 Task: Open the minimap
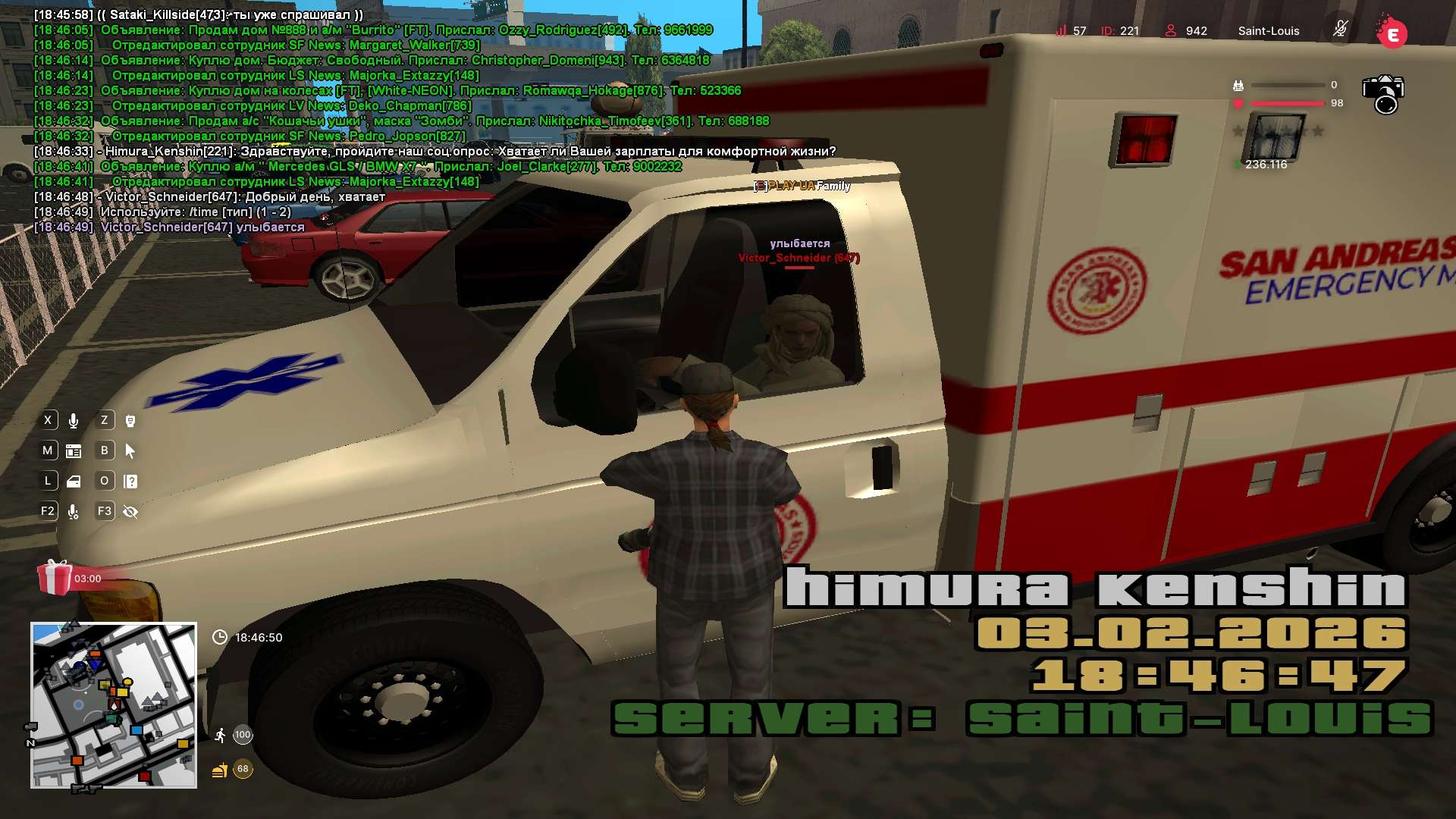[114, 705]
